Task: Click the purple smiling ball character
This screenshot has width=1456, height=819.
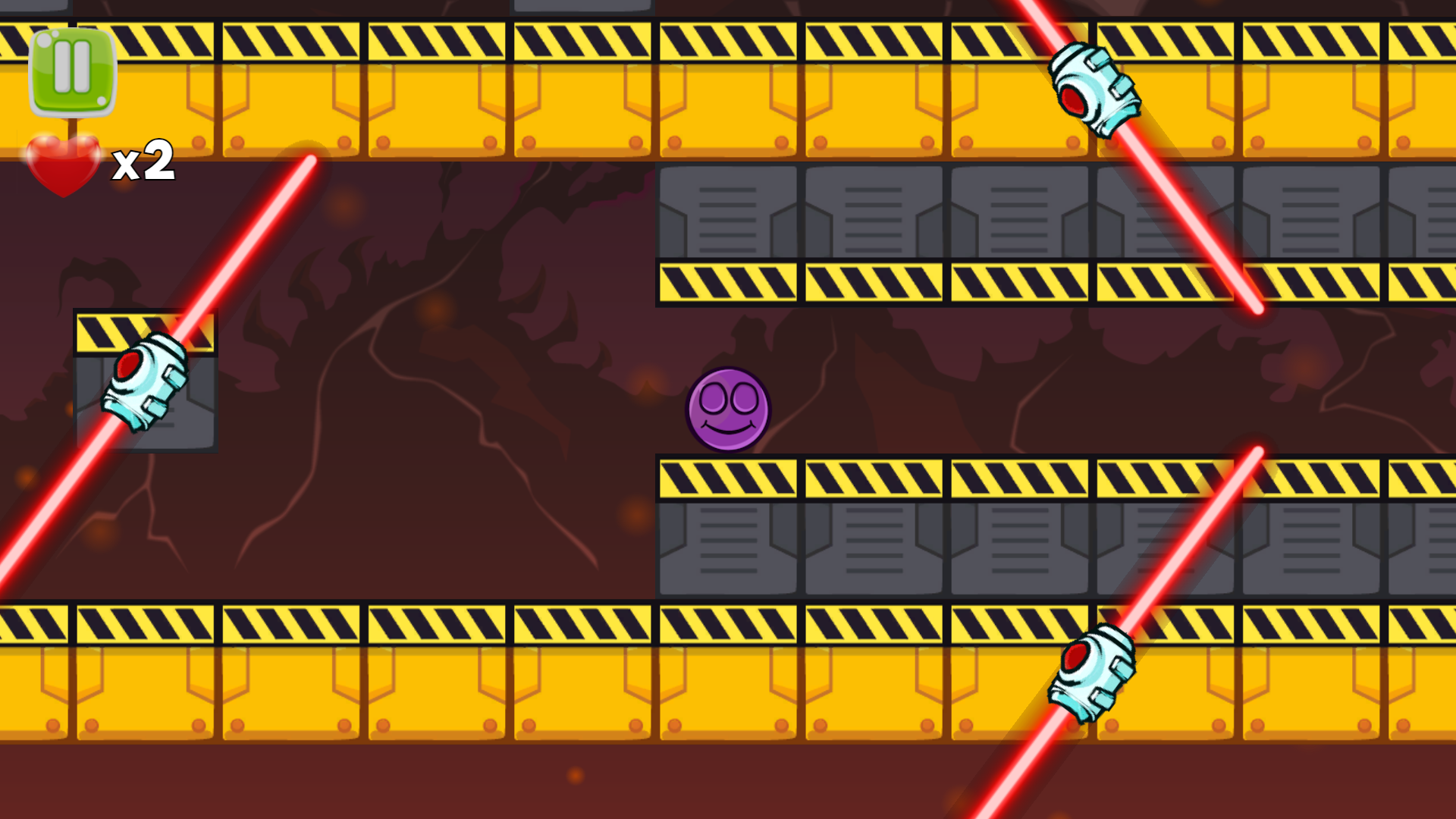Action: [728, 411]
